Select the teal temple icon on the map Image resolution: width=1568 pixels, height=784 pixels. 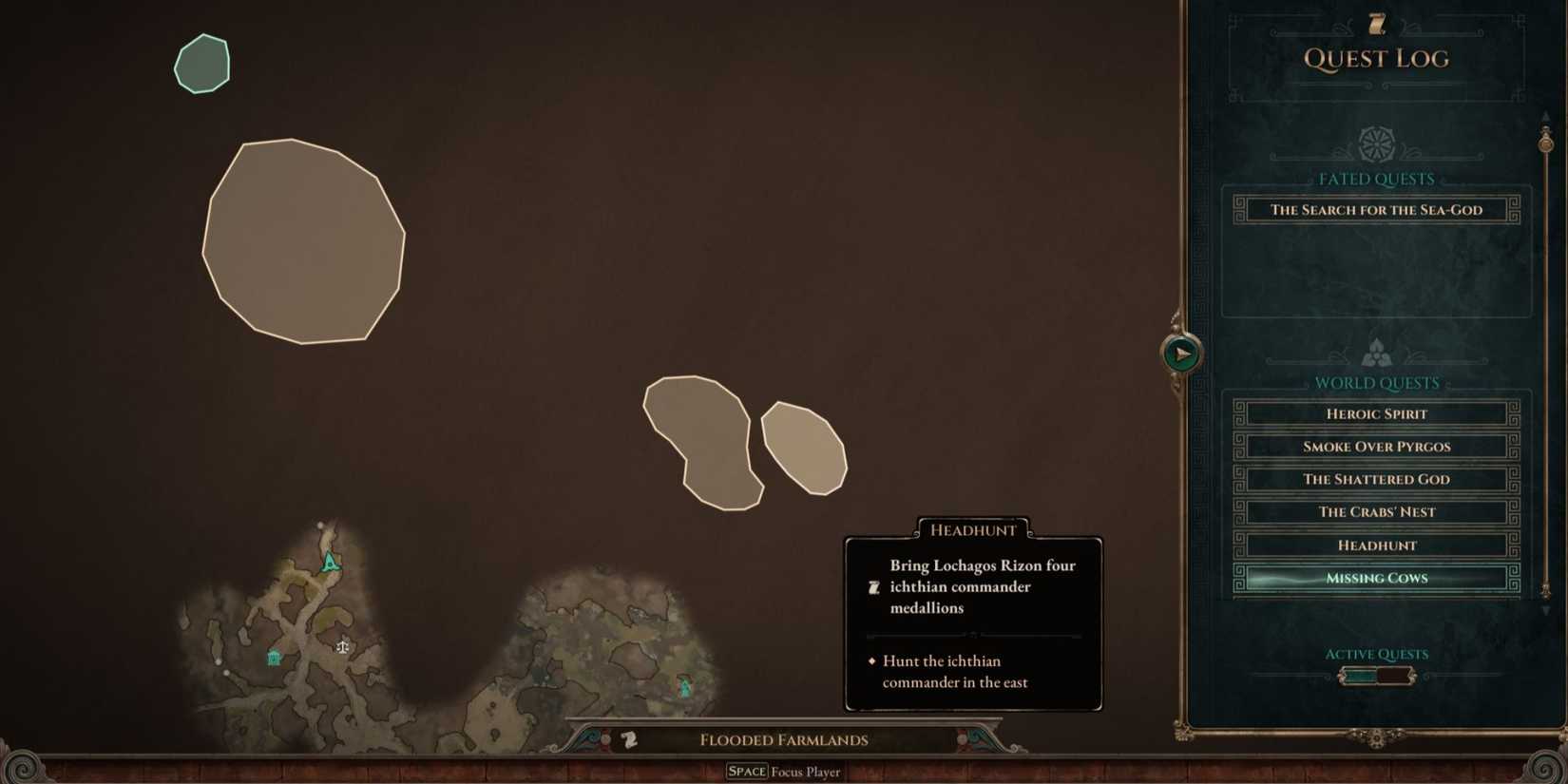pos(273,656)
